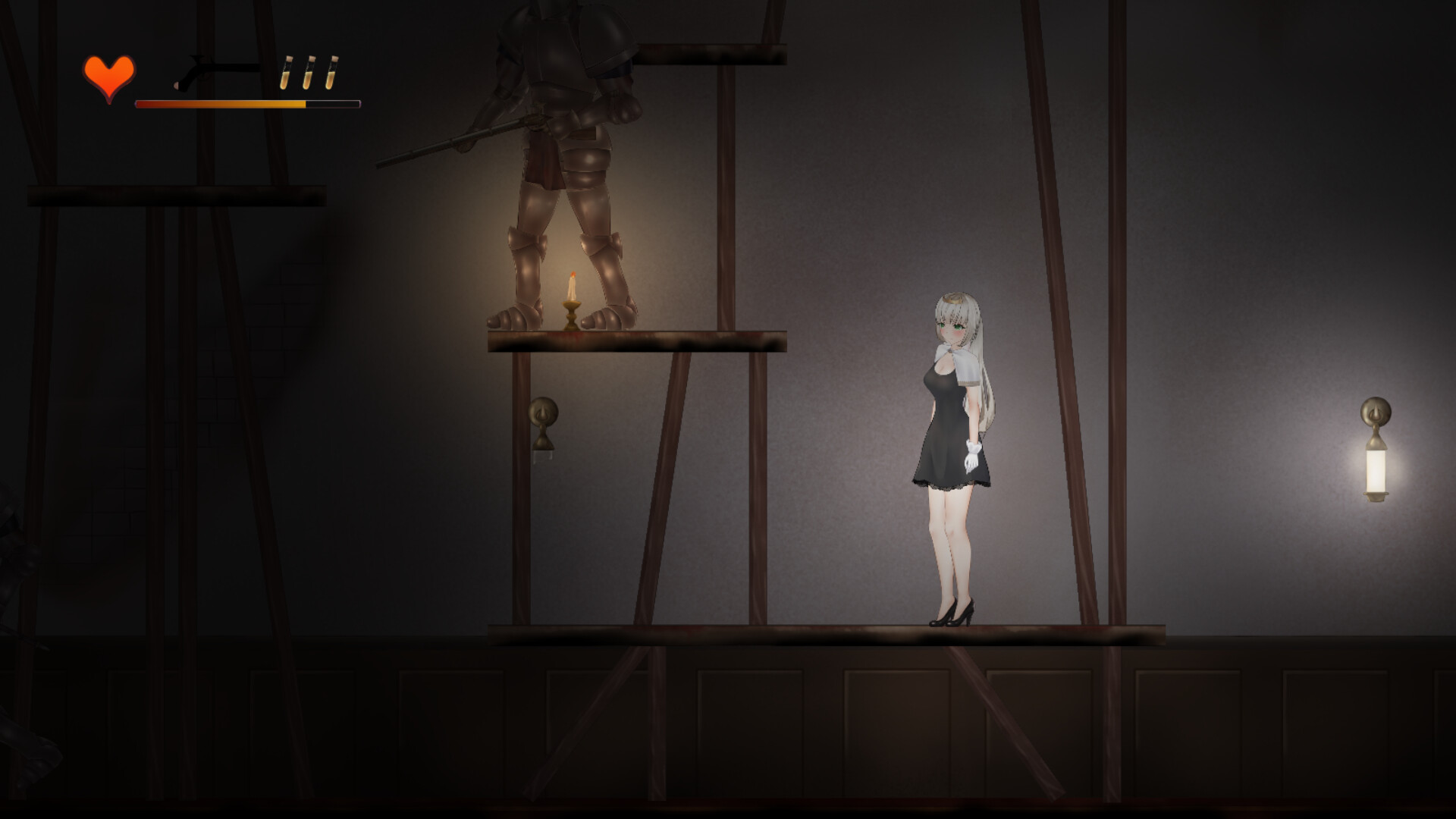Viewport: 1456px width, 819px height.
Task: Click the orange health bar
Action: point(220,103)
